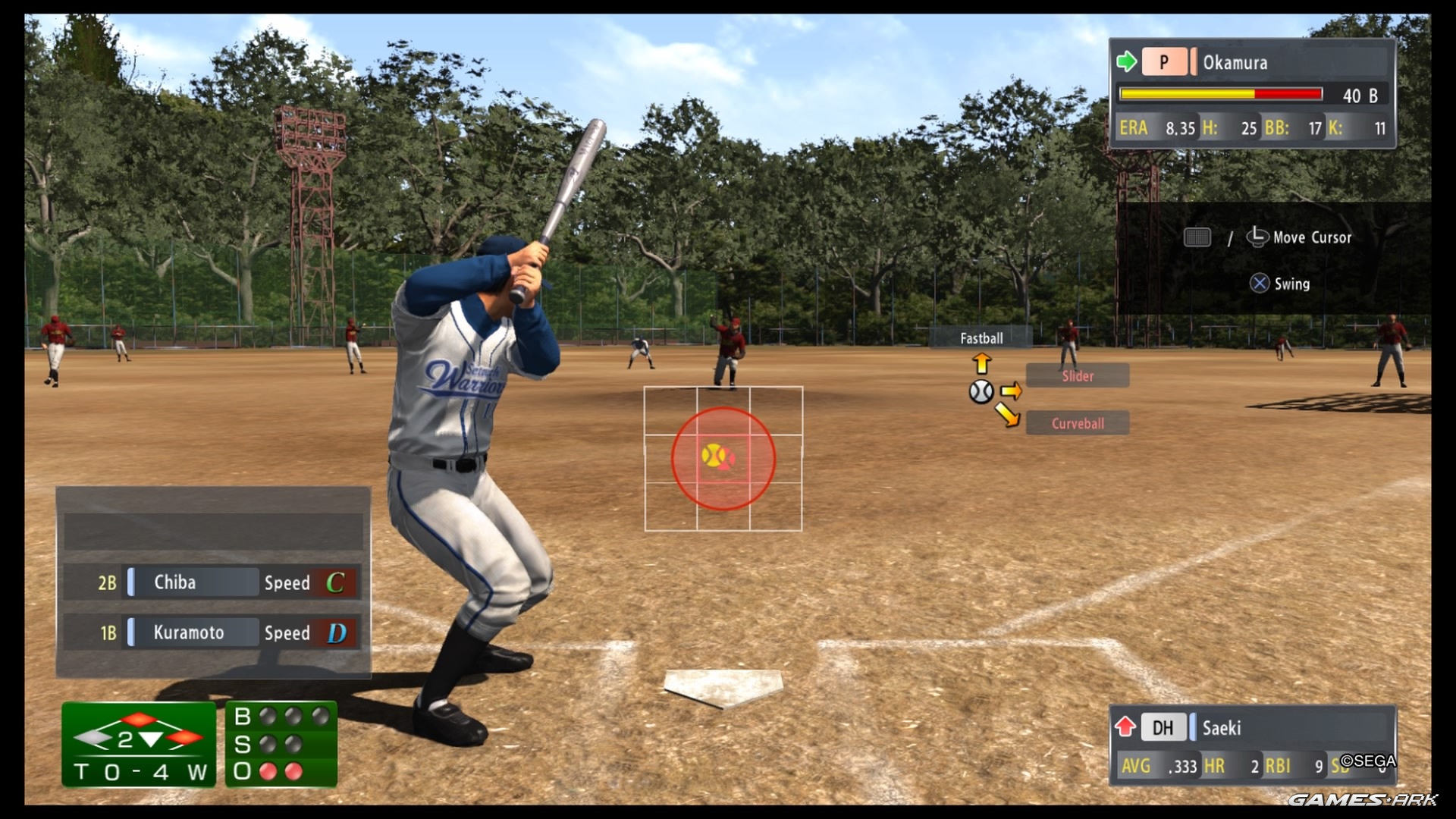Click the red batting cursor circle
Viewport: 1456px width, 819px height.
723,458
